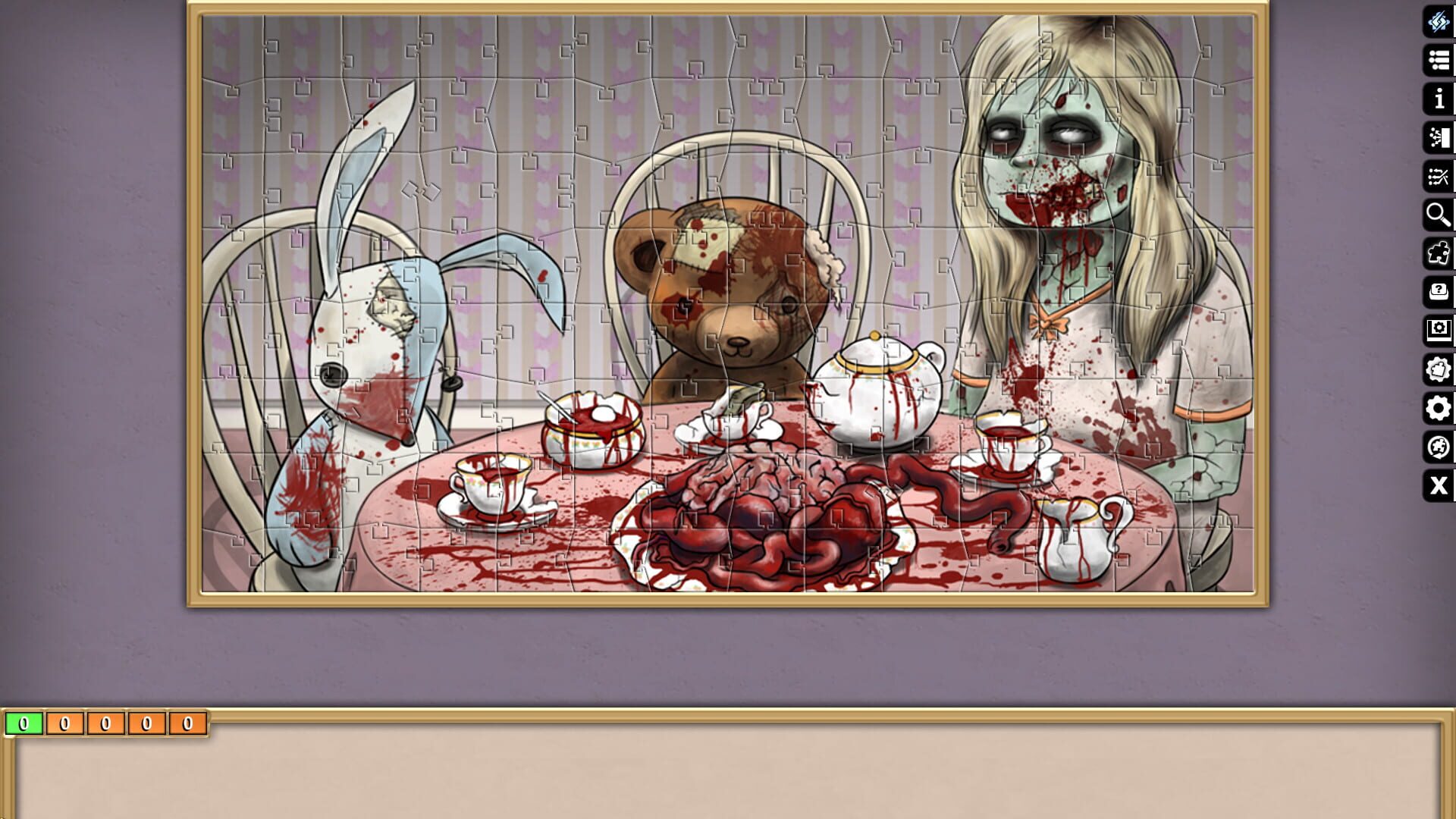1456x819 pixels.
Task: Exit the puzzle with the X button
Action: [x=1439, y=486]
